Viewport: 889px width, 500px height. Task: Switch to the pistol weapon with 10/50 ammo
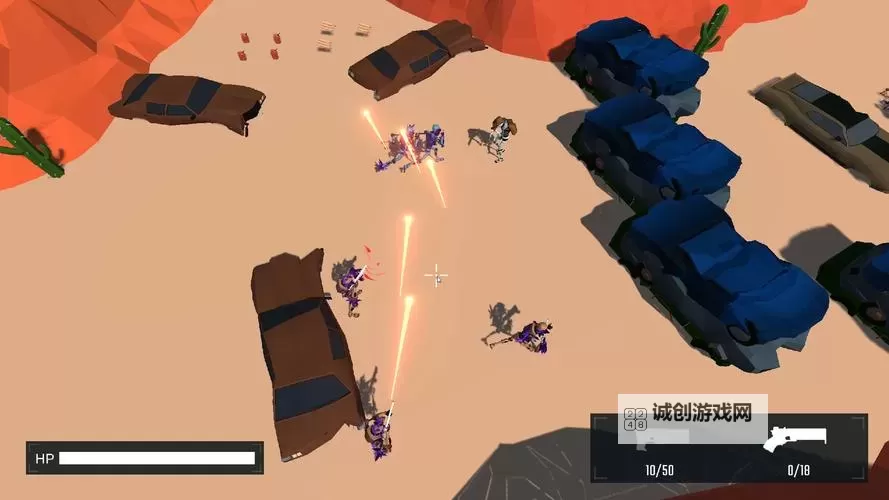(x=659, y=442)
